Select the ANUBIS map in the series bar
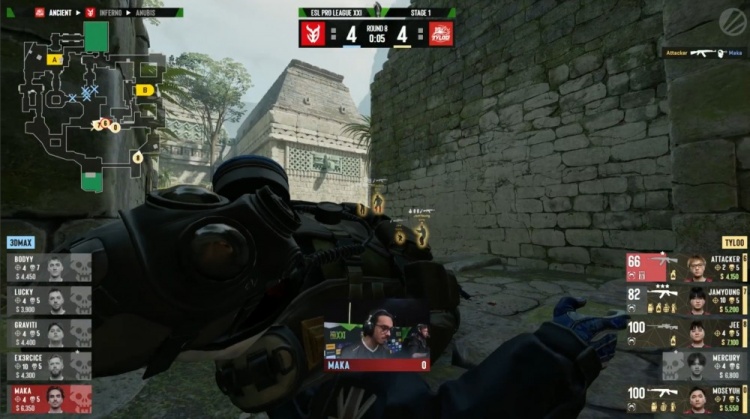750x419 pixels. [x=148, y=13]
